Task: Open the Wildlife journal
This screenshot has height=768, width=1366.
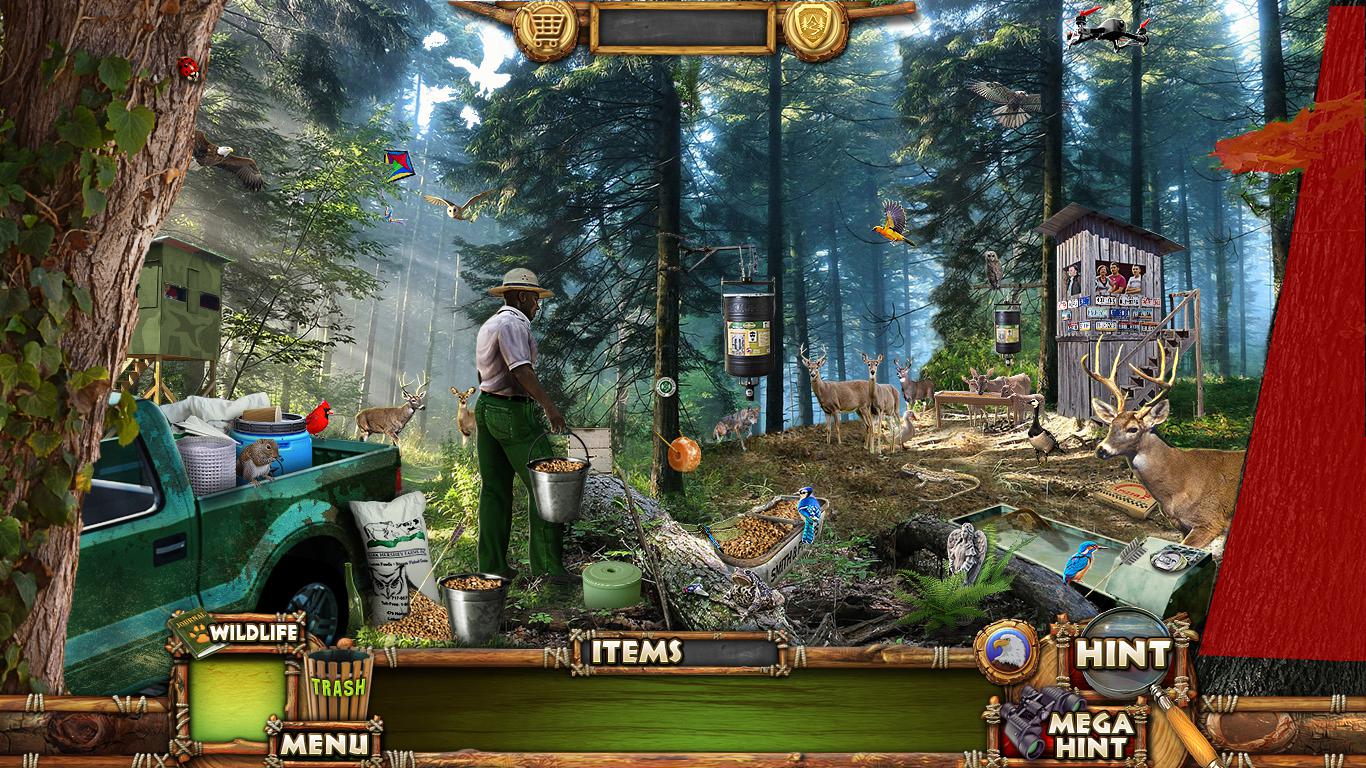Action: (238, 632)
